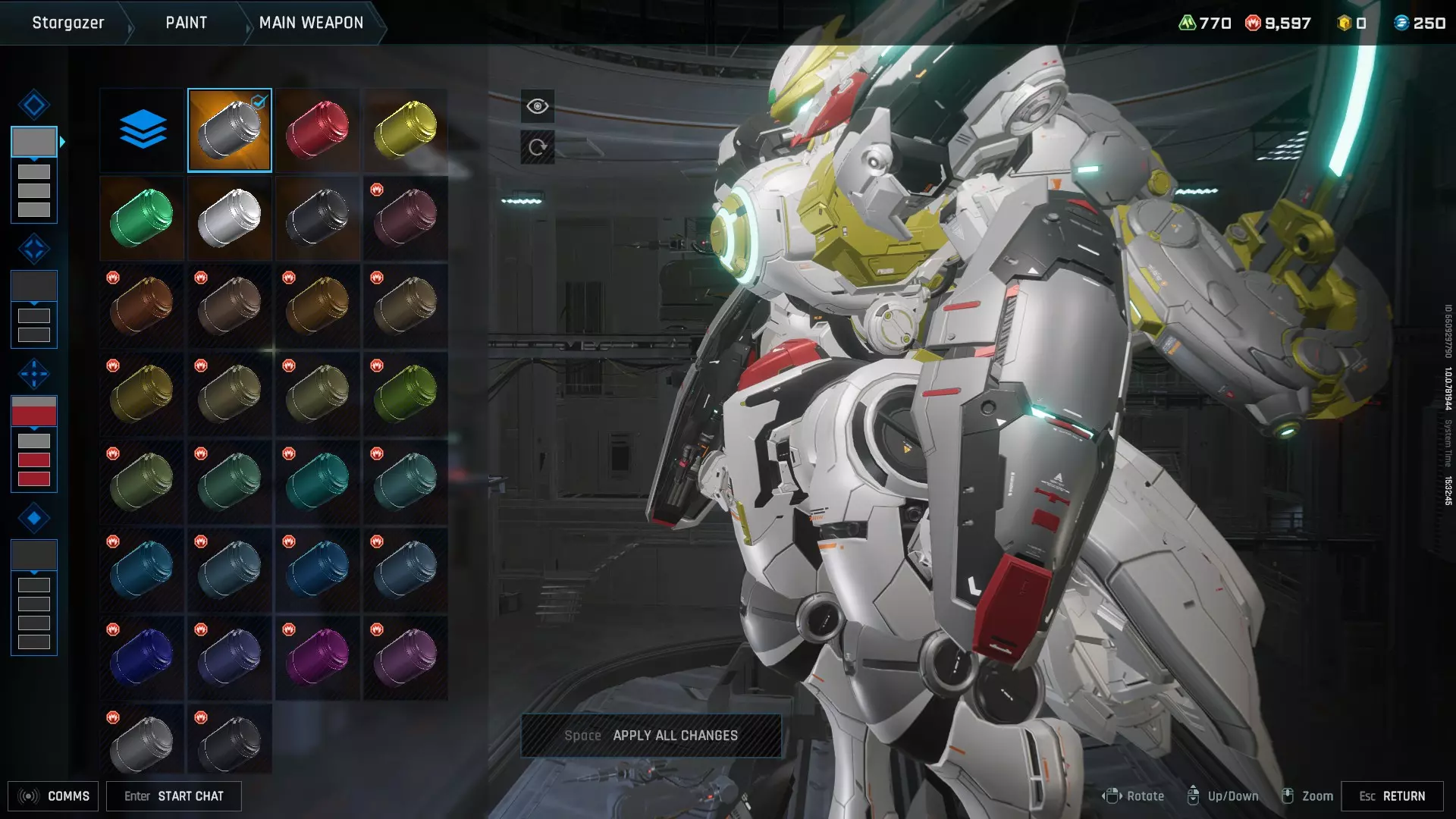Toggle the eye visibility button
1456x819 pixels.
coord(537,106)
